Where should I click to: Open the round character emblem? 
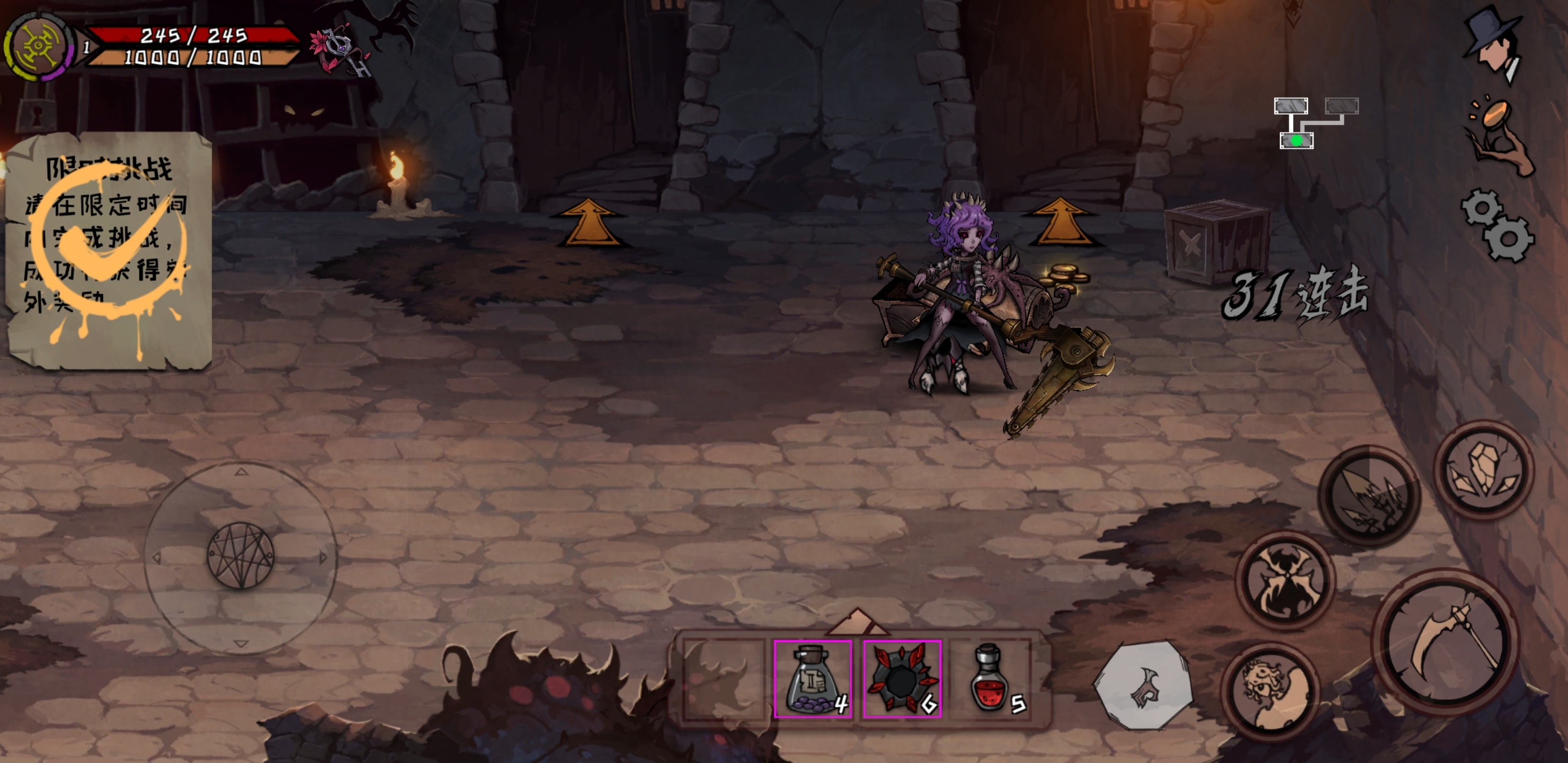[x=38, y=46]
